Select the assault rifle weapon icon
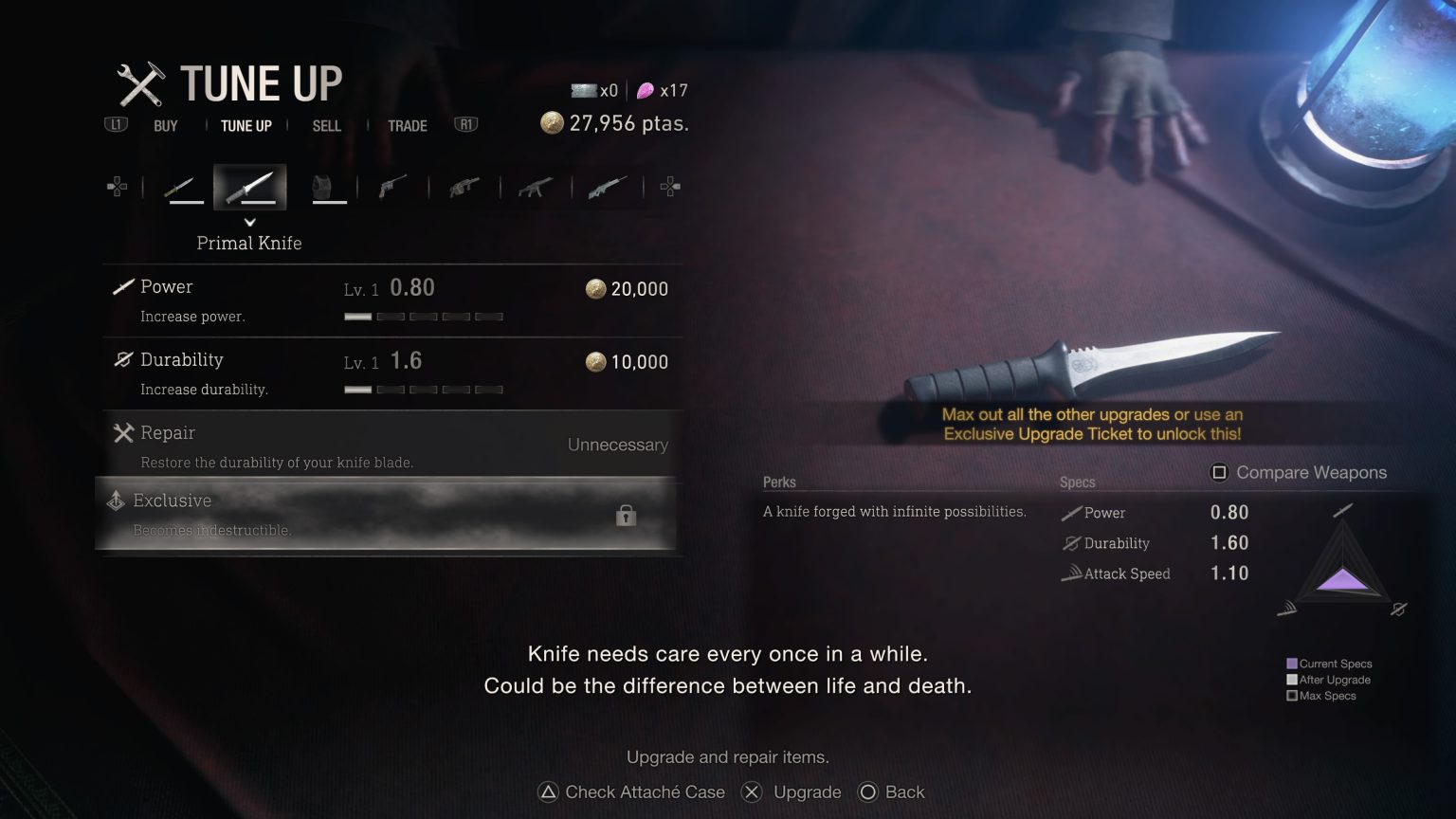This screenshot has height=819, width=1456. point(536,187)
